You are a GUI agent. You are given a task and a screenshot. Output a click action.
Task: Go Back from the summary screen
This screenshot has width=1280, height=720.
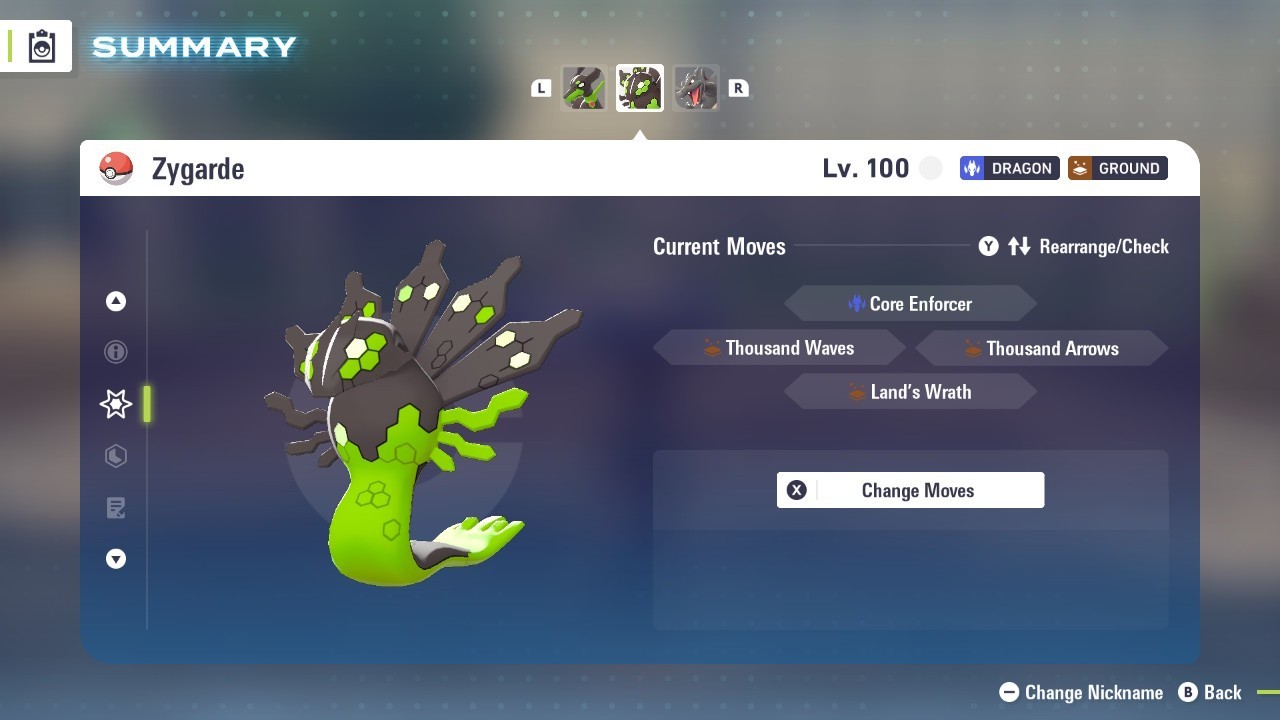coord(1211,692)
